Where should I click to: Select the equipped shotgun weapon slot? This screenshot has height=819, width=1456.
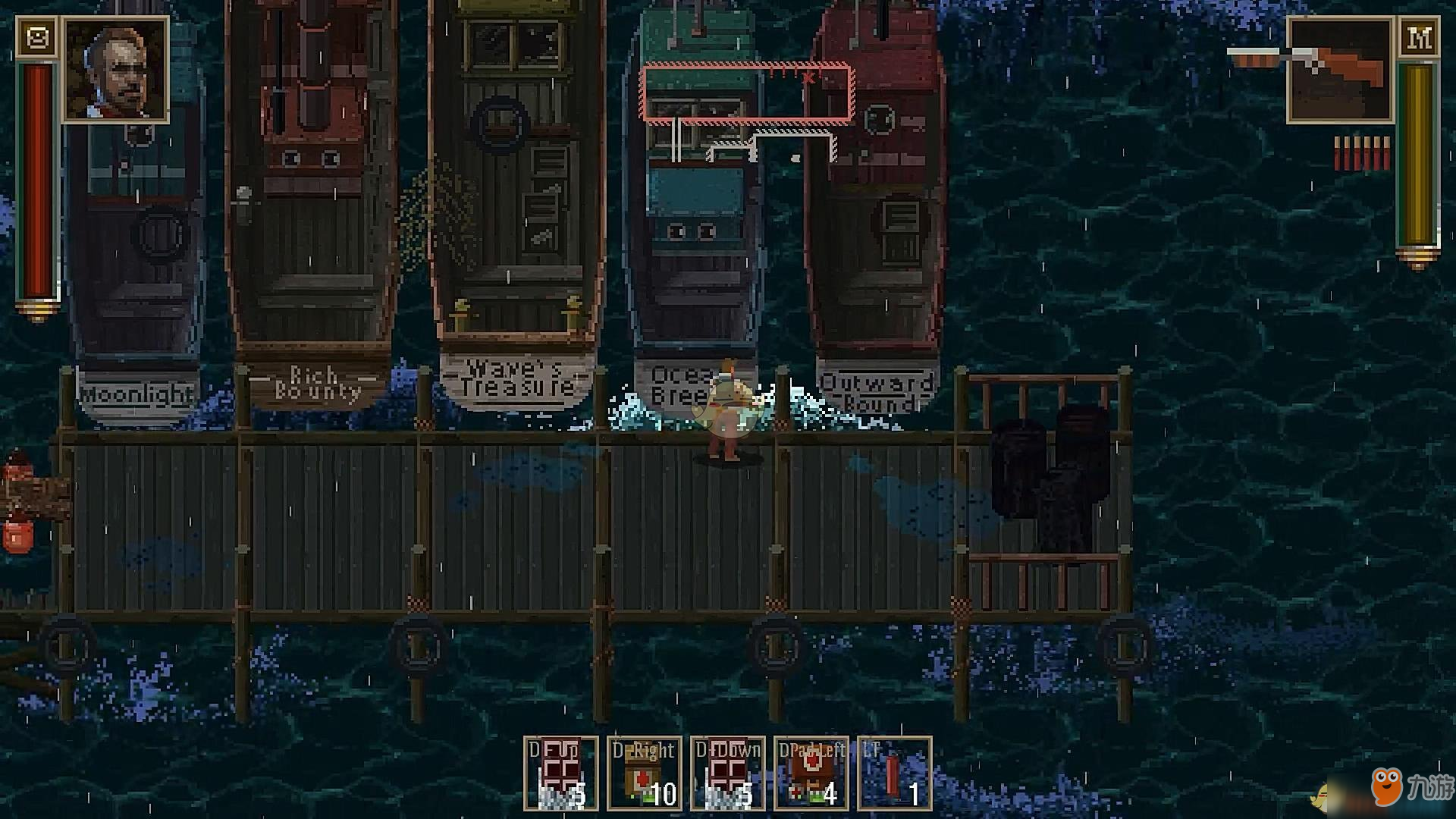point(1340,71)
